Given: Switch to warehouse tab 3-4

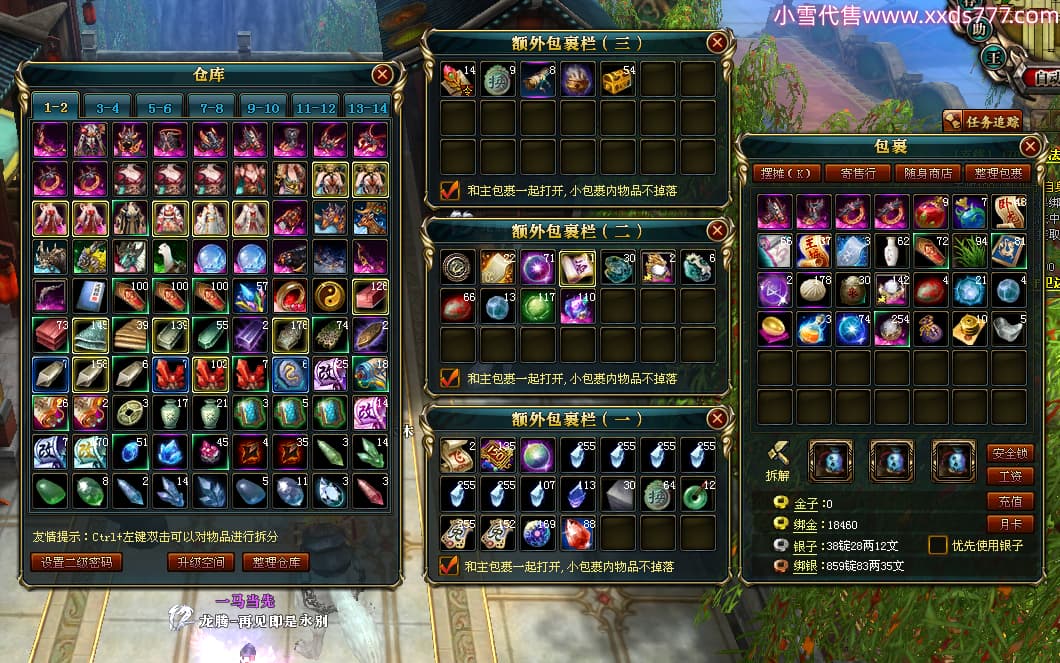Looking at the screenshot, I should 108,108.
